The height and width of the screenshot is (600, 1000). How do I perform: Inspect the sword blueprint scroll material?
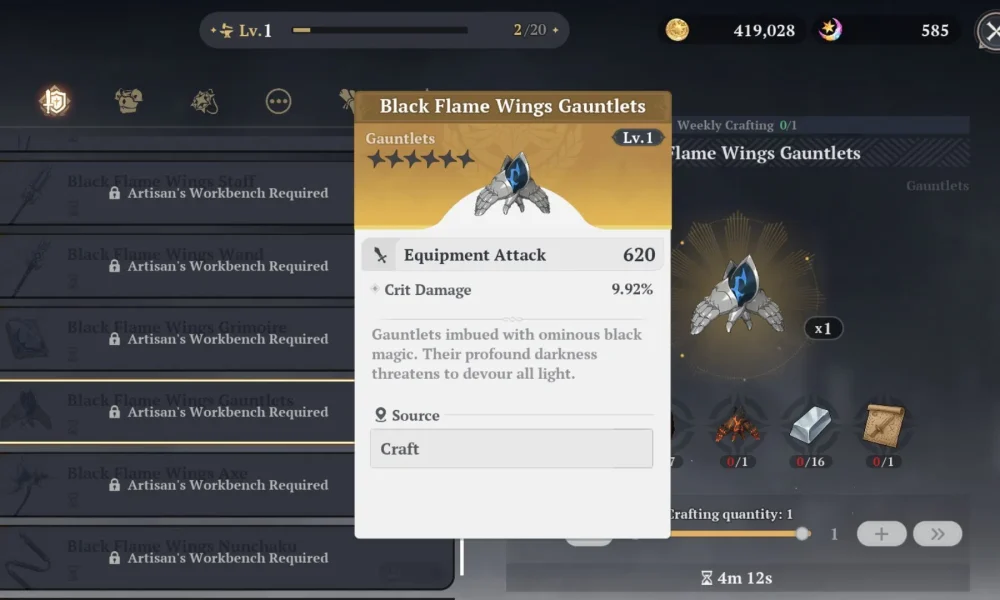click(884, 426)
